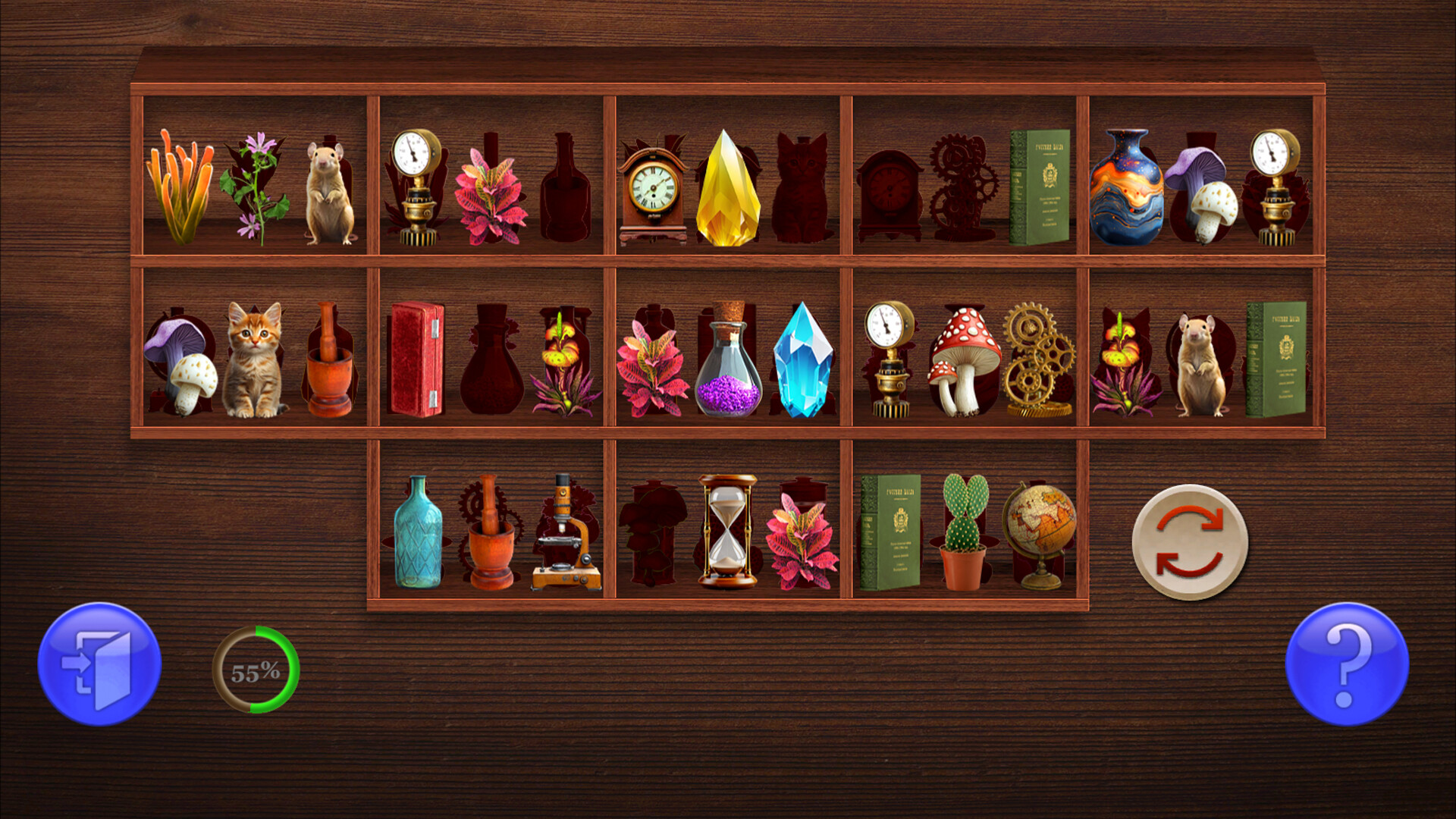Select the orange coral item
Screen dimensions: 1456x819
point(180,187)
